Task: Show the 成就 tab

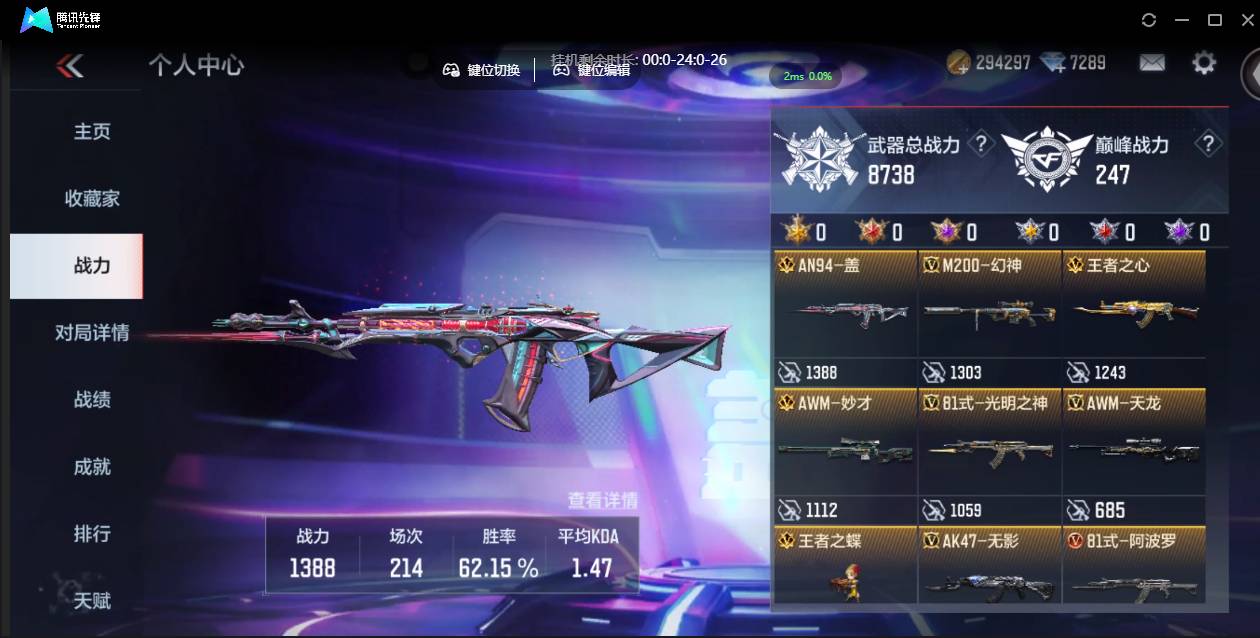Action: tap(91, 467)
